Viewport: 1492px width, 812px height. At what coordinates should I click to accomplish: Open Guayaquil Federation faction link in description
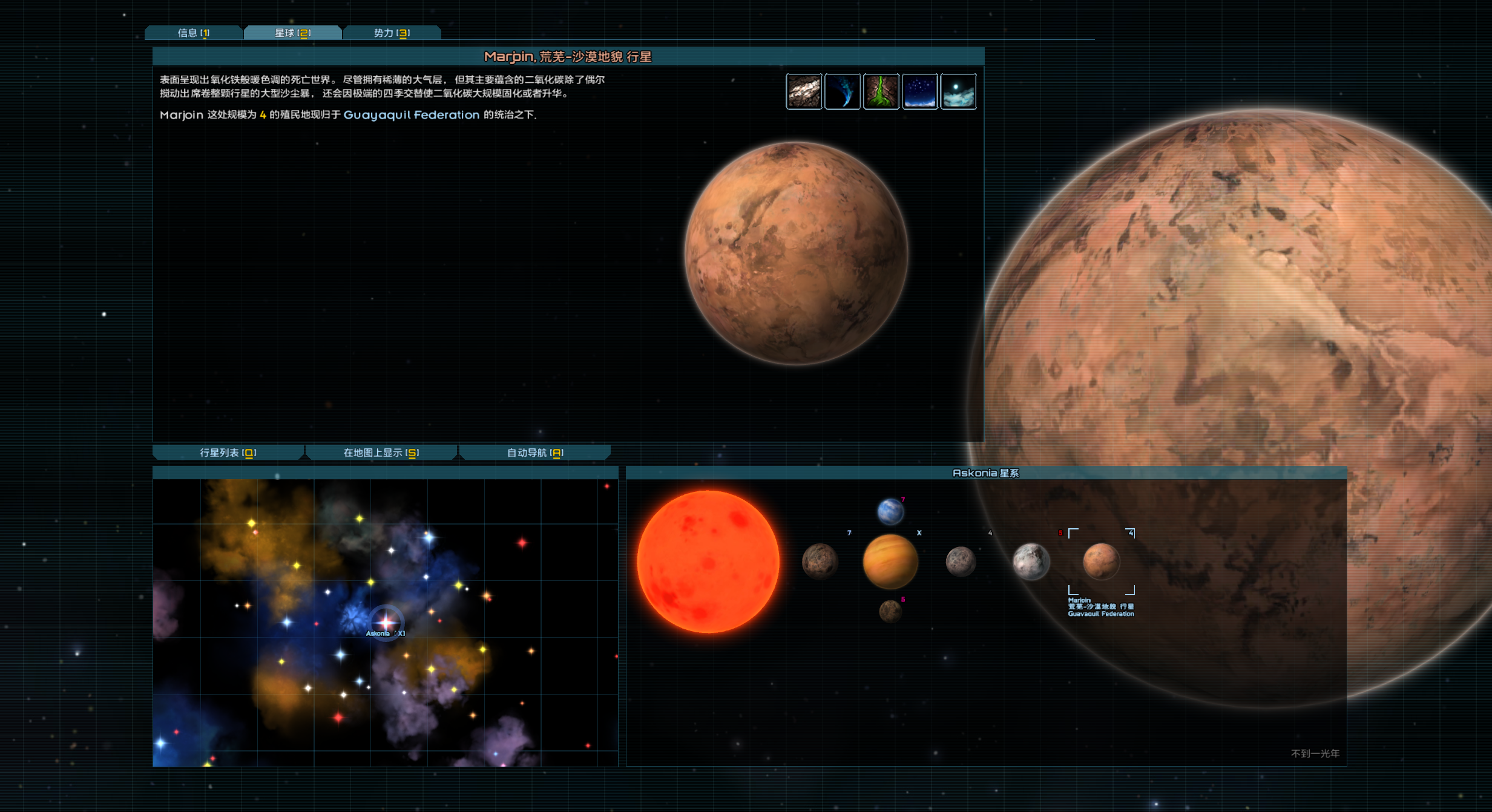(x=411, y=115)
